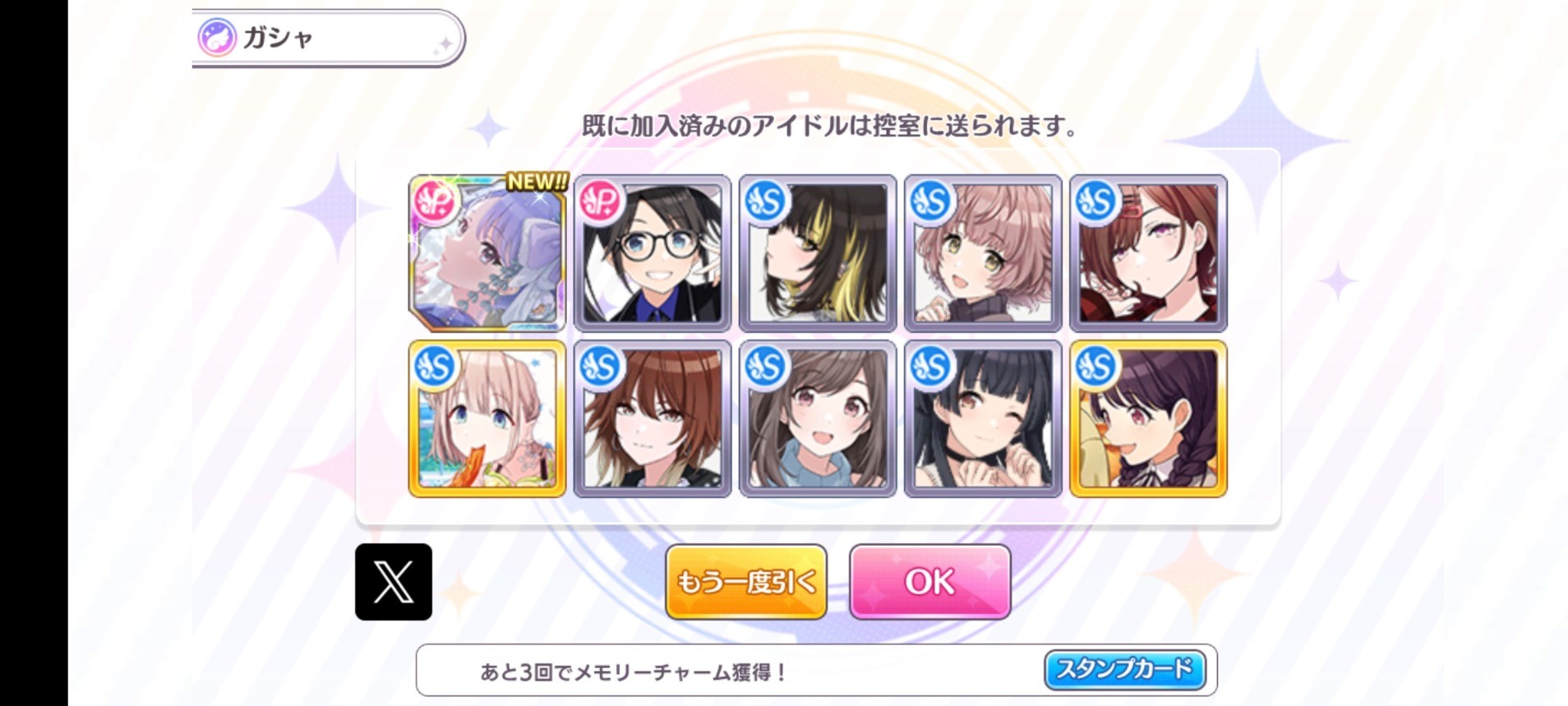Viewport: 1568px width, 706px height.
Task: Open the gold-framed braided purple-haired idol card
Action: coord(1148,419)
